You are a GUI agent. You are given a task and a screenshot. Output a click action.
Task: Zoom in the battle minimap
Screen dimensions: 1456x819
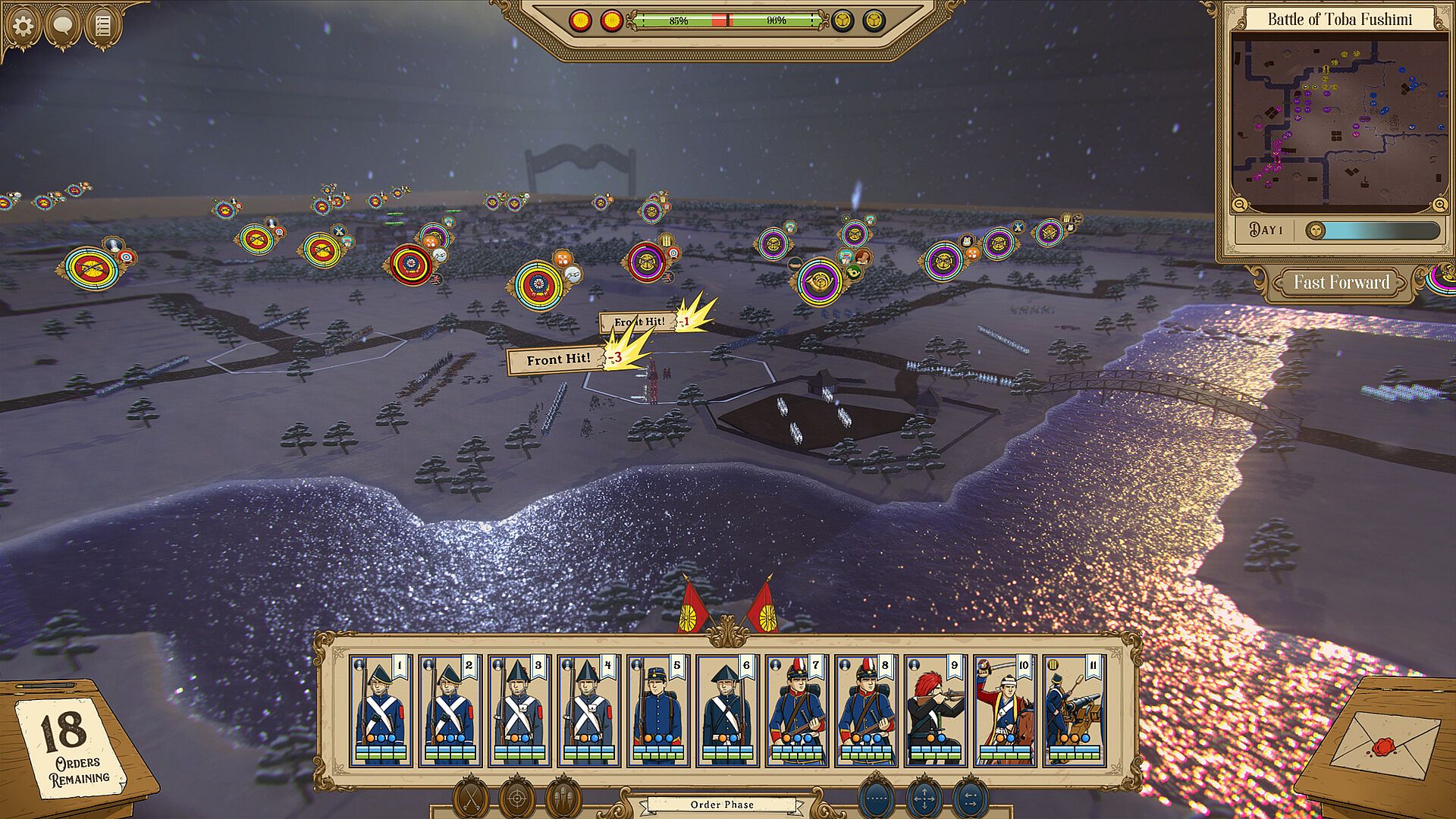point(1439,204)
